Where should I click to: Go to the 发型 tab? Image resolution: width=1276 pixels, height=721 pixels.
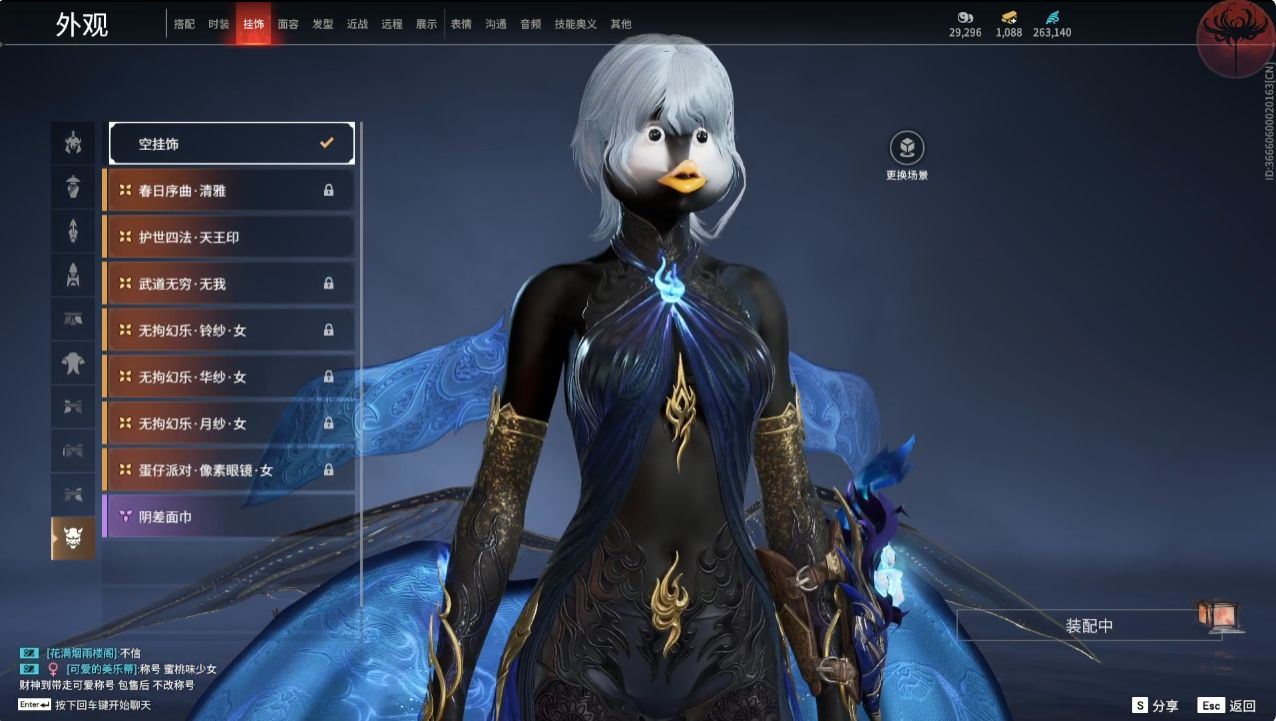pyautogui.click(x=322, y=24)
